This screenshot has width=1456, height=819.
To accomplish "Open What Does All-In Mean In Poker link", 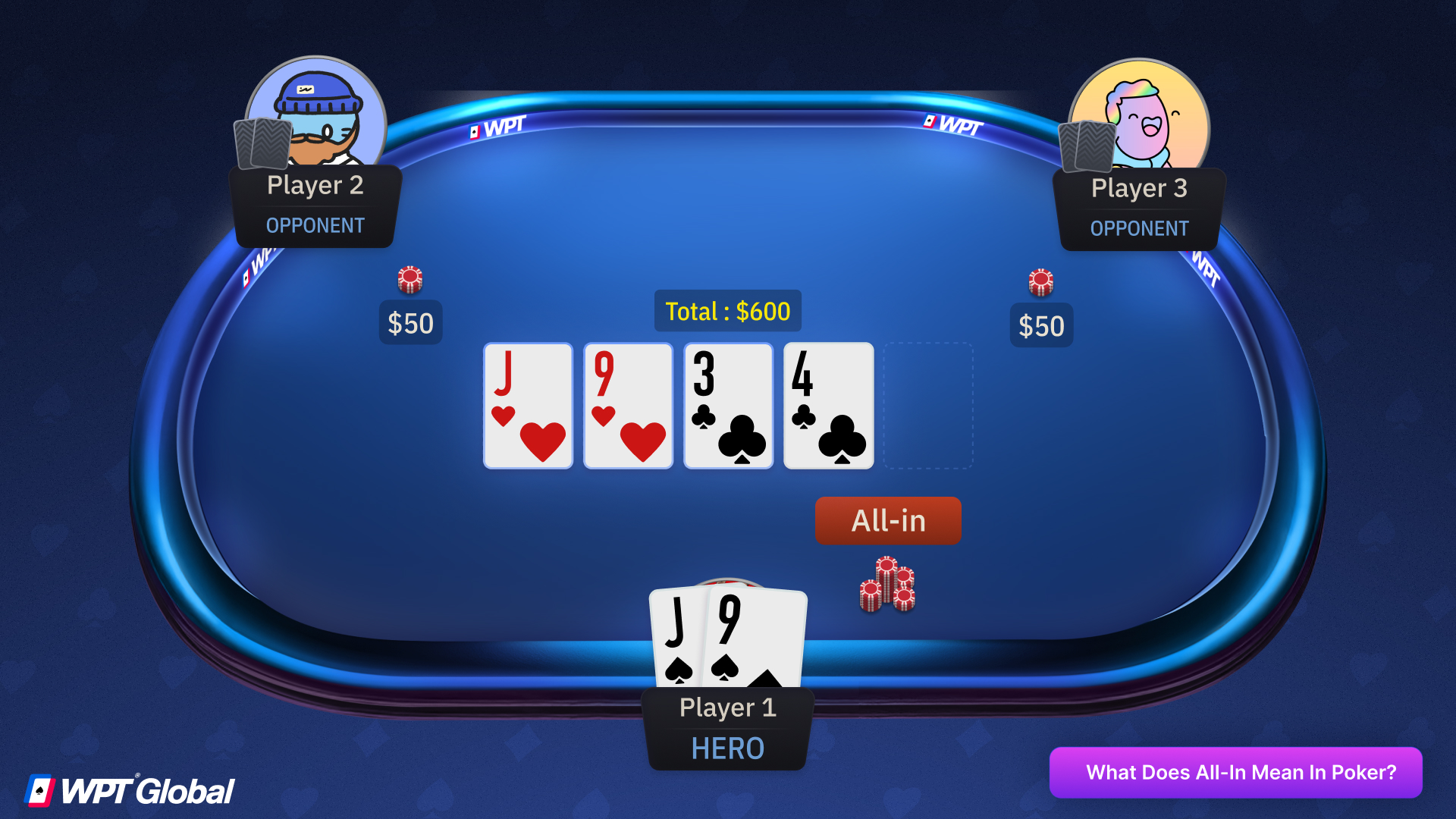I will [x=1236, y=772].
